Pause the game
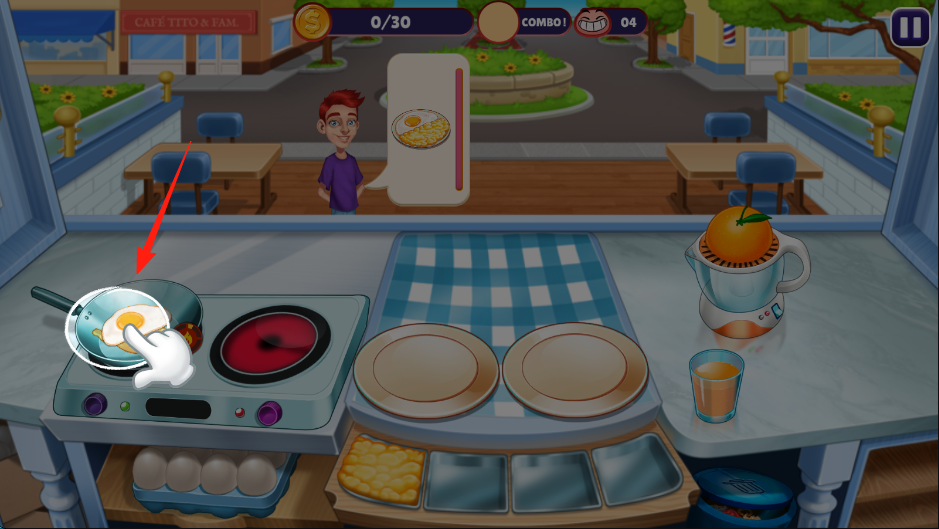 (x=910, y=27)
